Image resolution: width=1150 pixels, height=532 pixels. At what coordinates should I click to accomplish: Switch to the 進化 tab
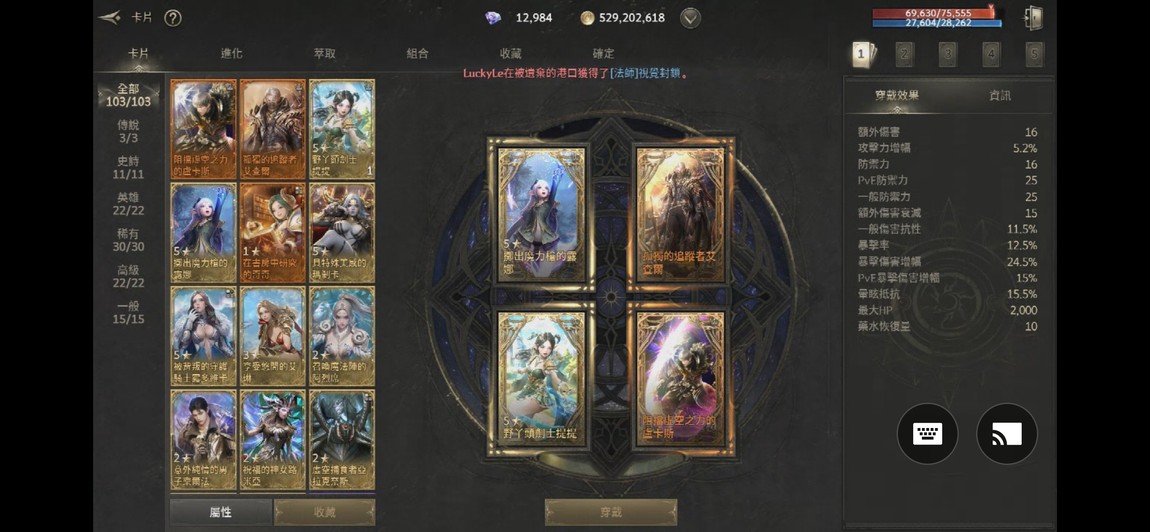pos(231,54)
